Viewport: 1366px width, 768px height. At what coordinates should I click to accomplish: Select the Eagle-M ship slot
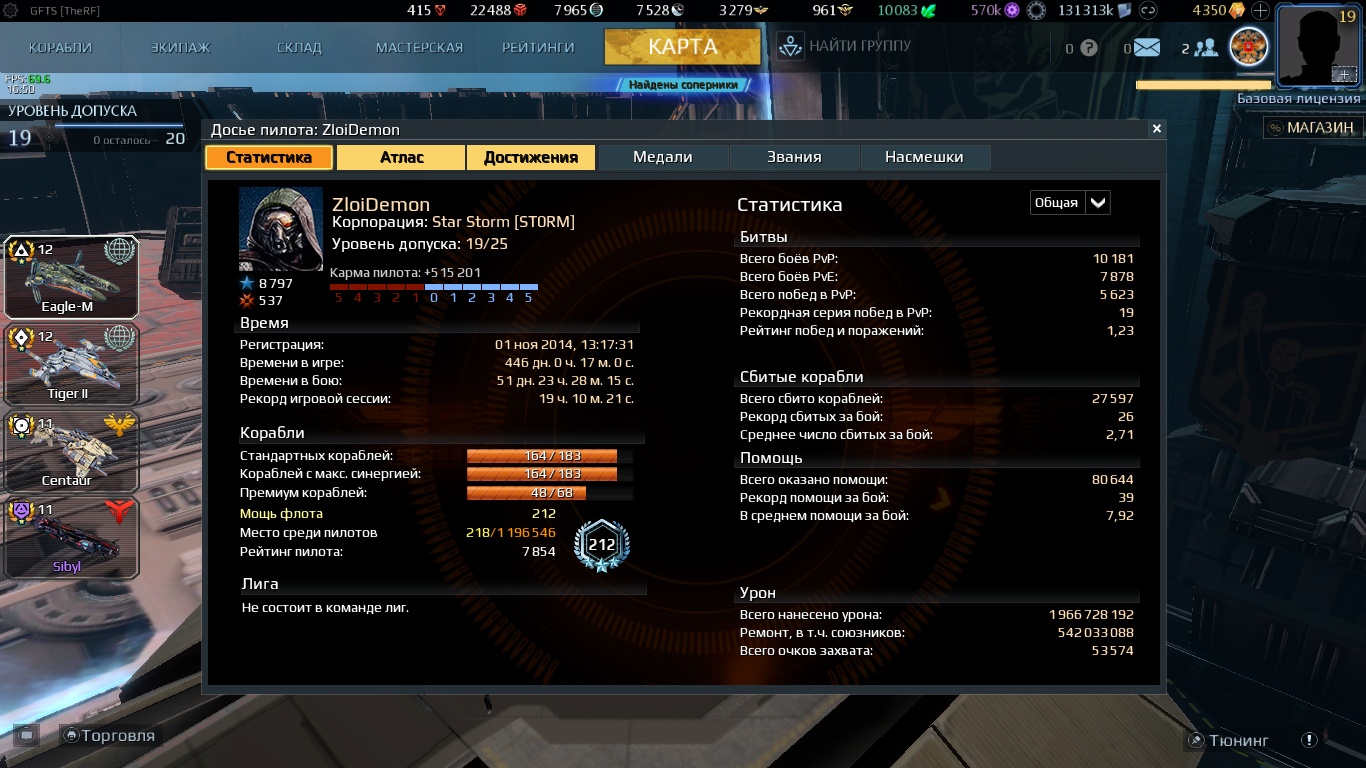(x=70, y=277)
